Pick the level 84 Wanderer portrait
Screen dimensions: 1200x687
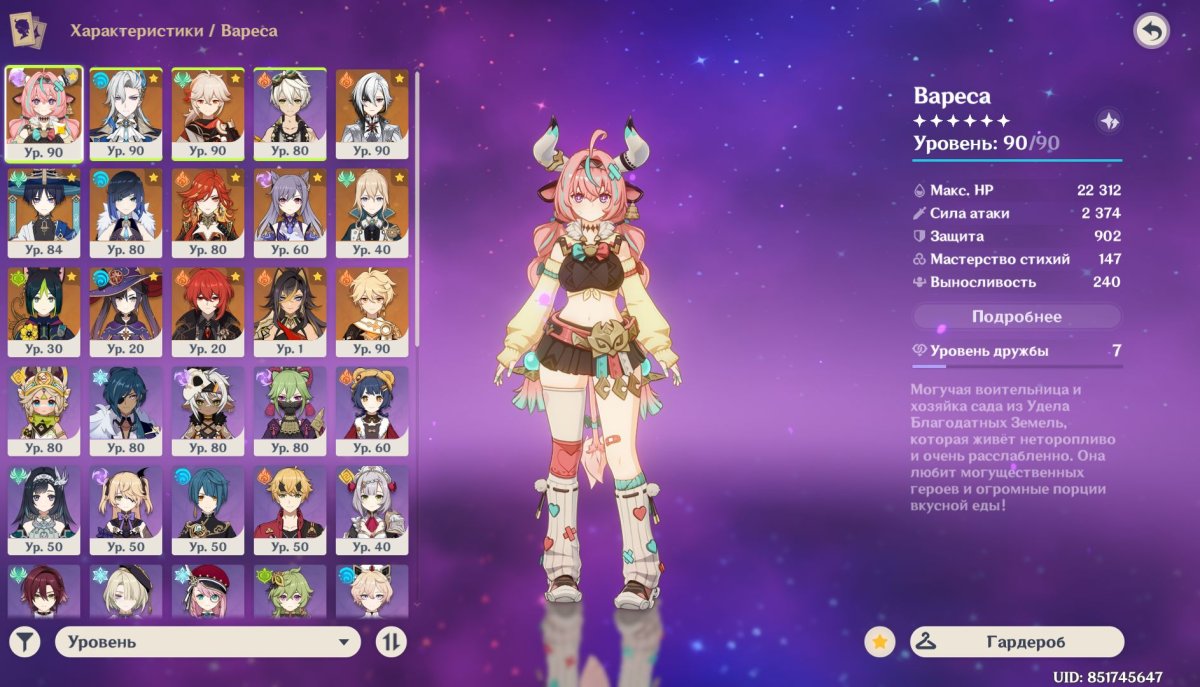(x=44, y=212)
